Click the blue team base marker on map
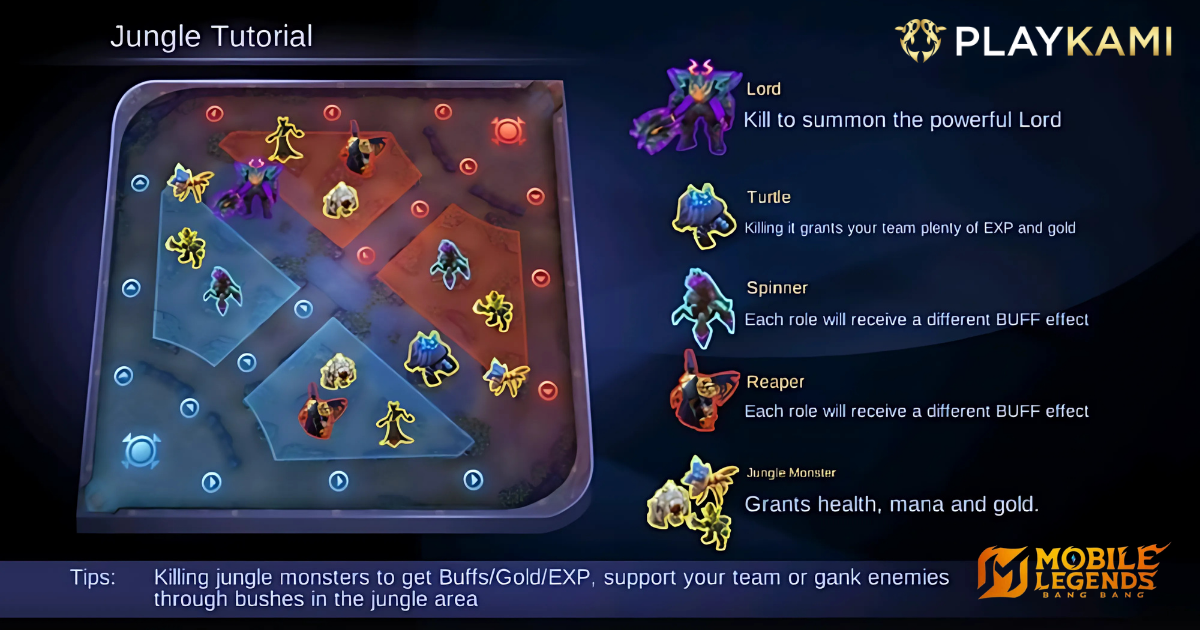This screenshot has width=1200, height=630. (141, 451)
